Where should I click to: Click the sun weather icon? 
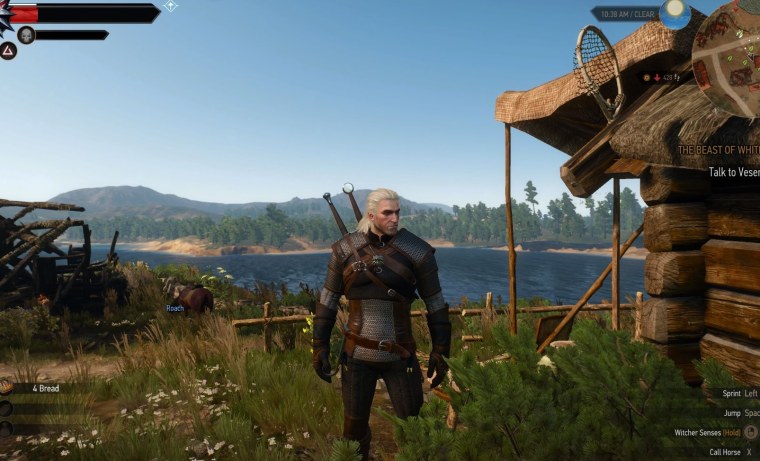675,13
